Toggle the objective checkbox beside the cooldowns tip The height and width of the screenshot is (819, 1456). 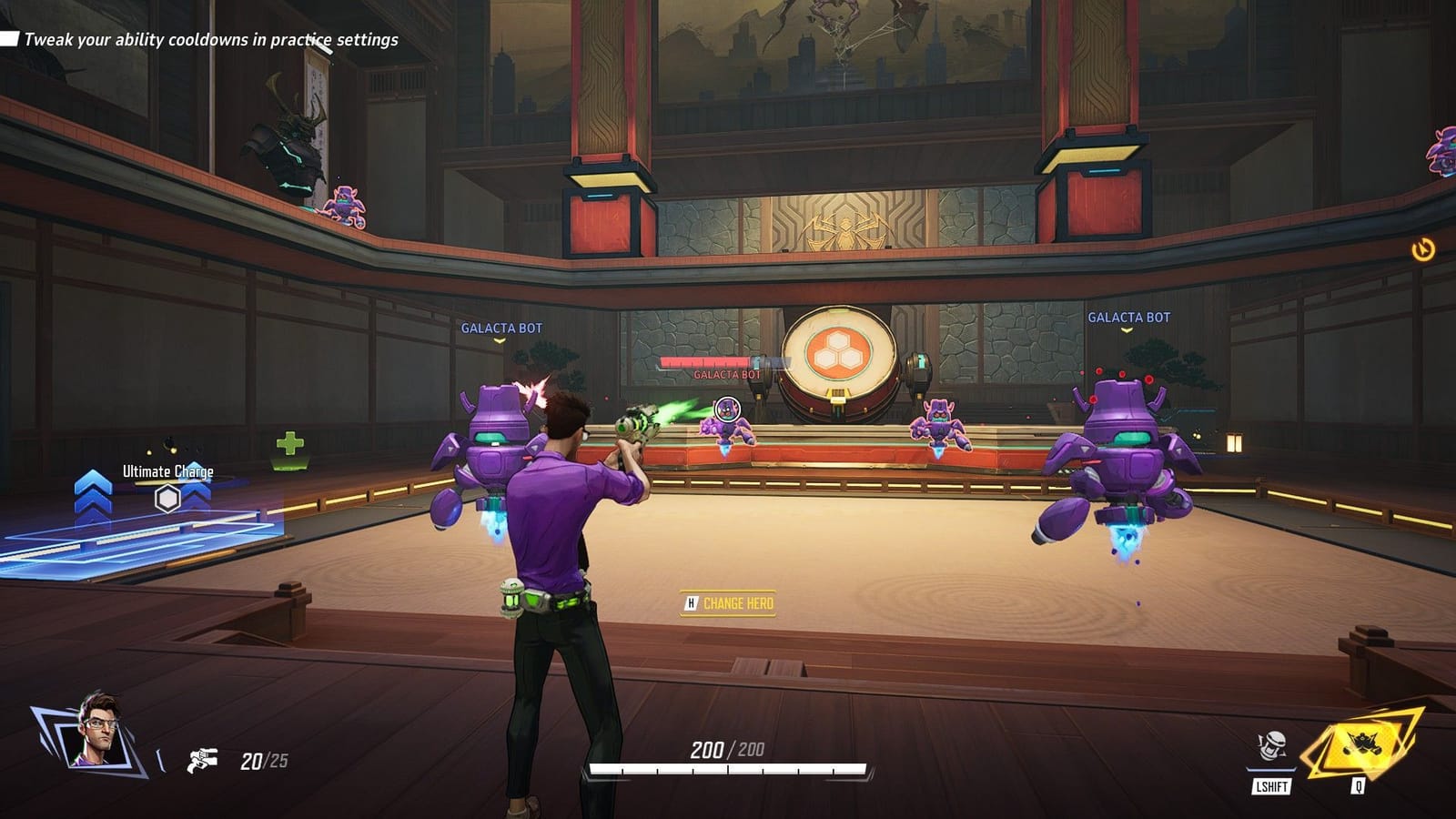(10, 39)
